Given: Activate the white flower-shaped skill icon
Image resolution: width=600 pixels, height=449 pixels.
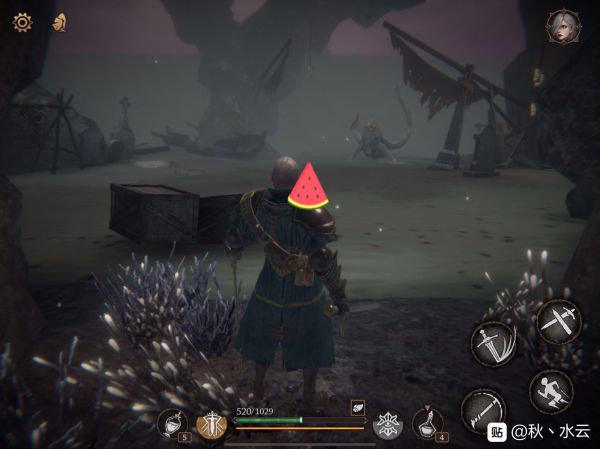Looking at the screenshot, I should (x=388, y=425).
